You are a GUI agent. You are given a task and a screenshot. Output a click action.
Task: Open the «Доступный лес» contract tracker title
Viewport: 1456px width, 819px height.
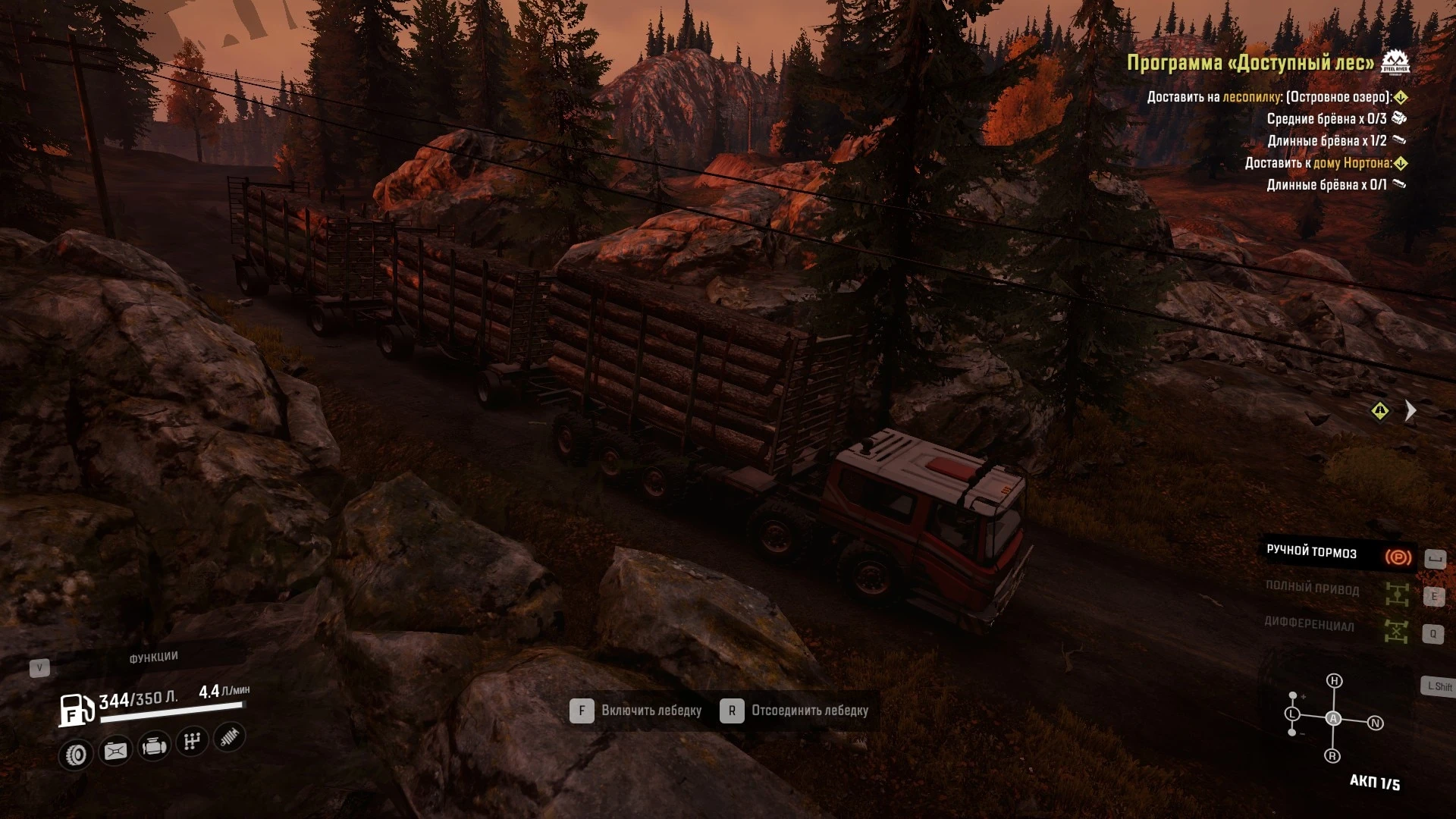[1250, 63]
